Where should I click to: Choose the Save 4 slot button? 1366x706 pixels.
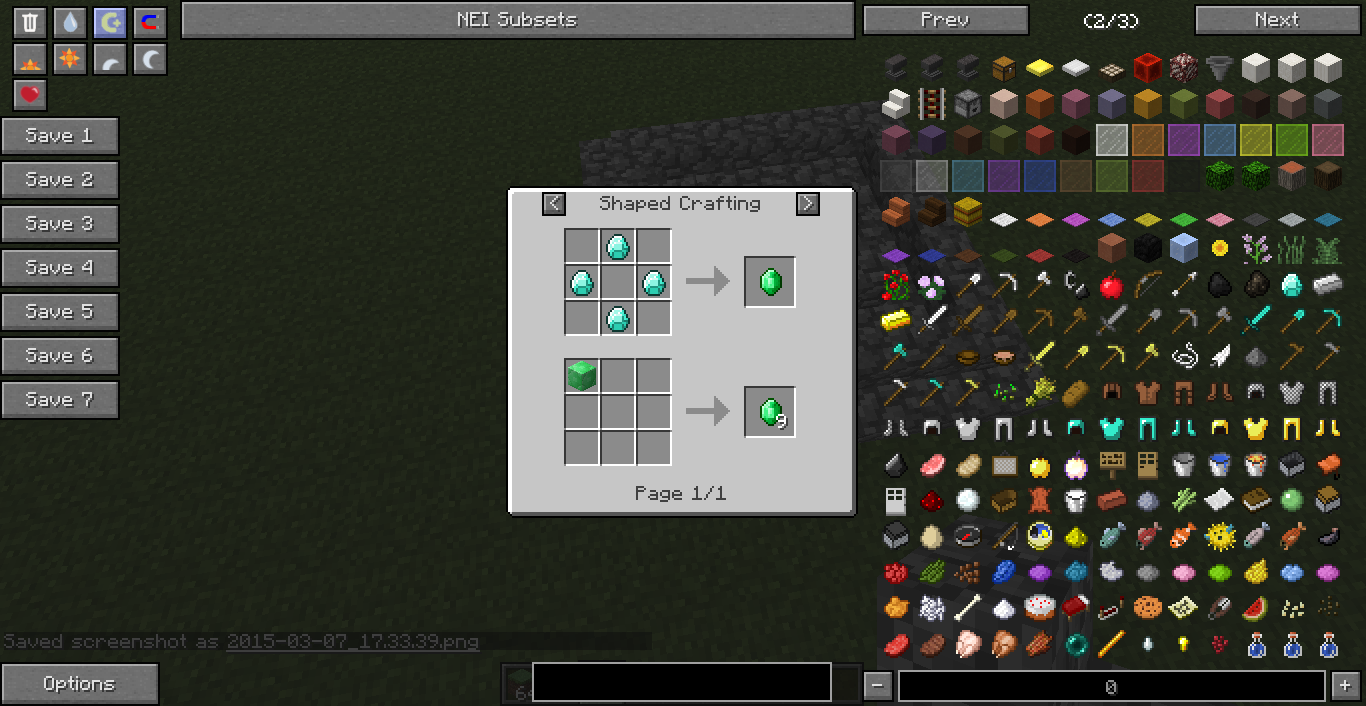[x=60, y=268]
